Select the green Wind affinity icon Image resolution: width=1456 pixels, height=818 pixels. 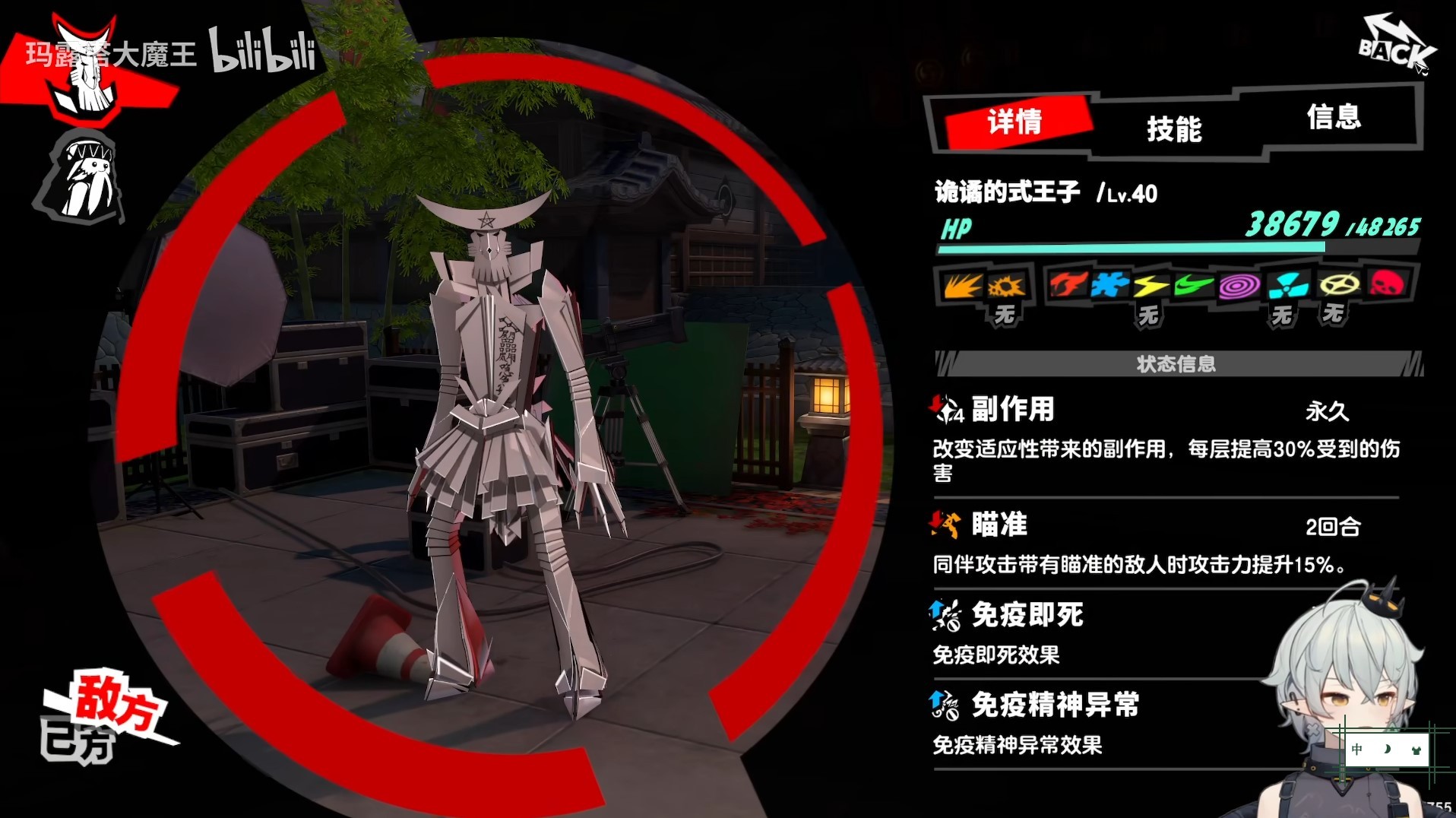pos(1192,285)
